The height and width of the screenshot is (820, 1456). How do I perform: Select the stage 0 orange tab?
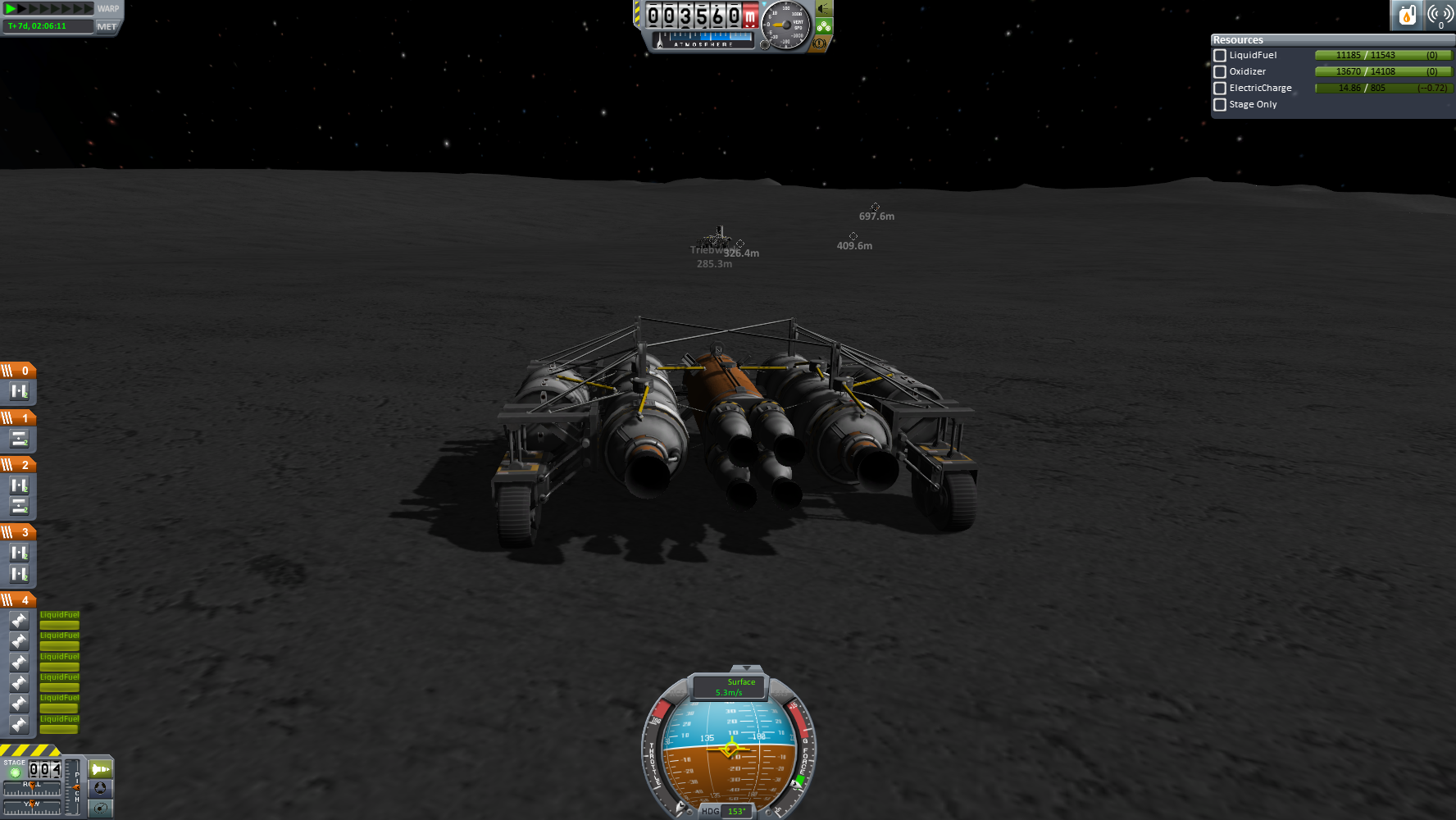point(18,371)
